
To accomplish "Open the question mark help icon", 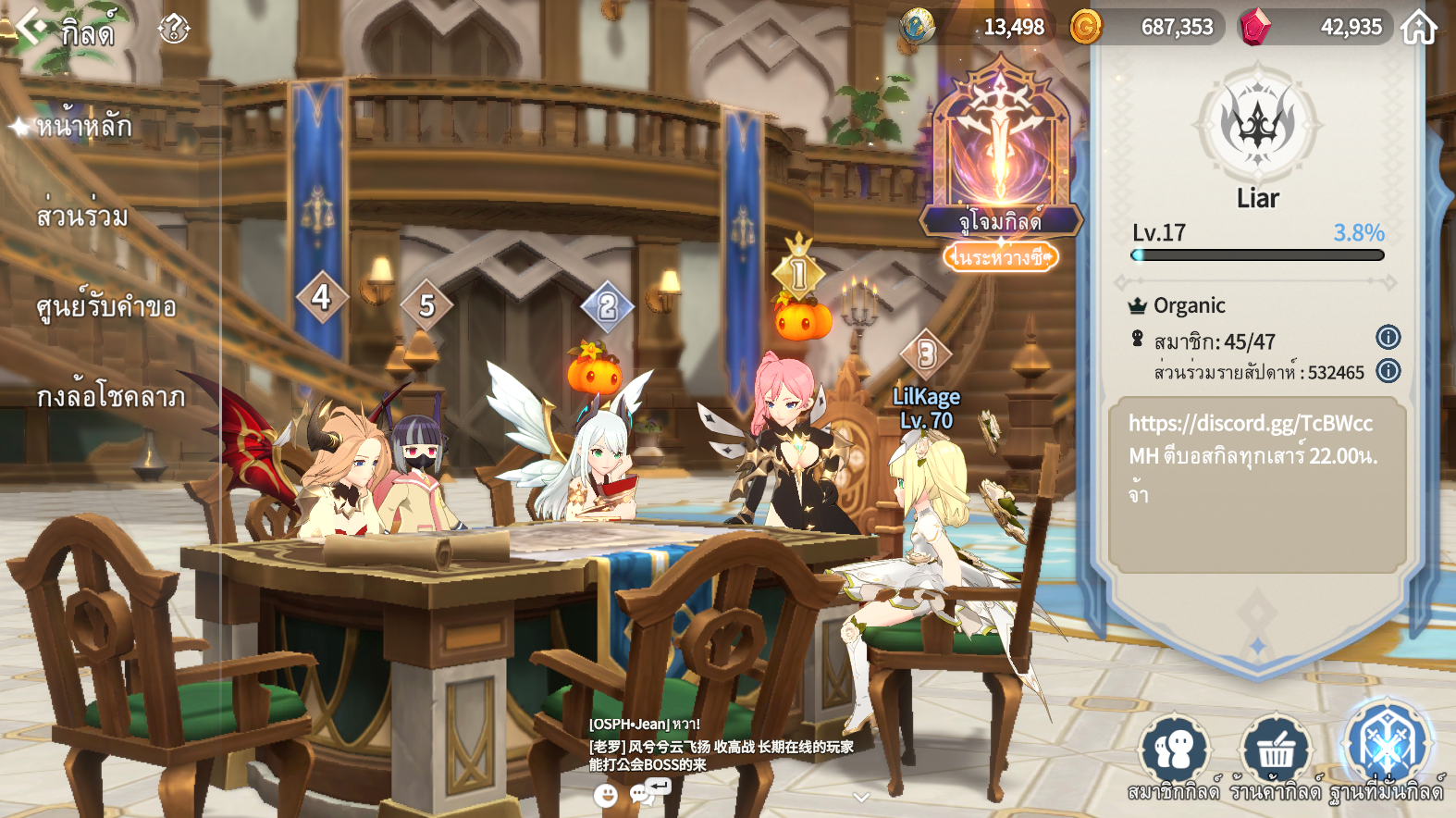I will 173,30.
